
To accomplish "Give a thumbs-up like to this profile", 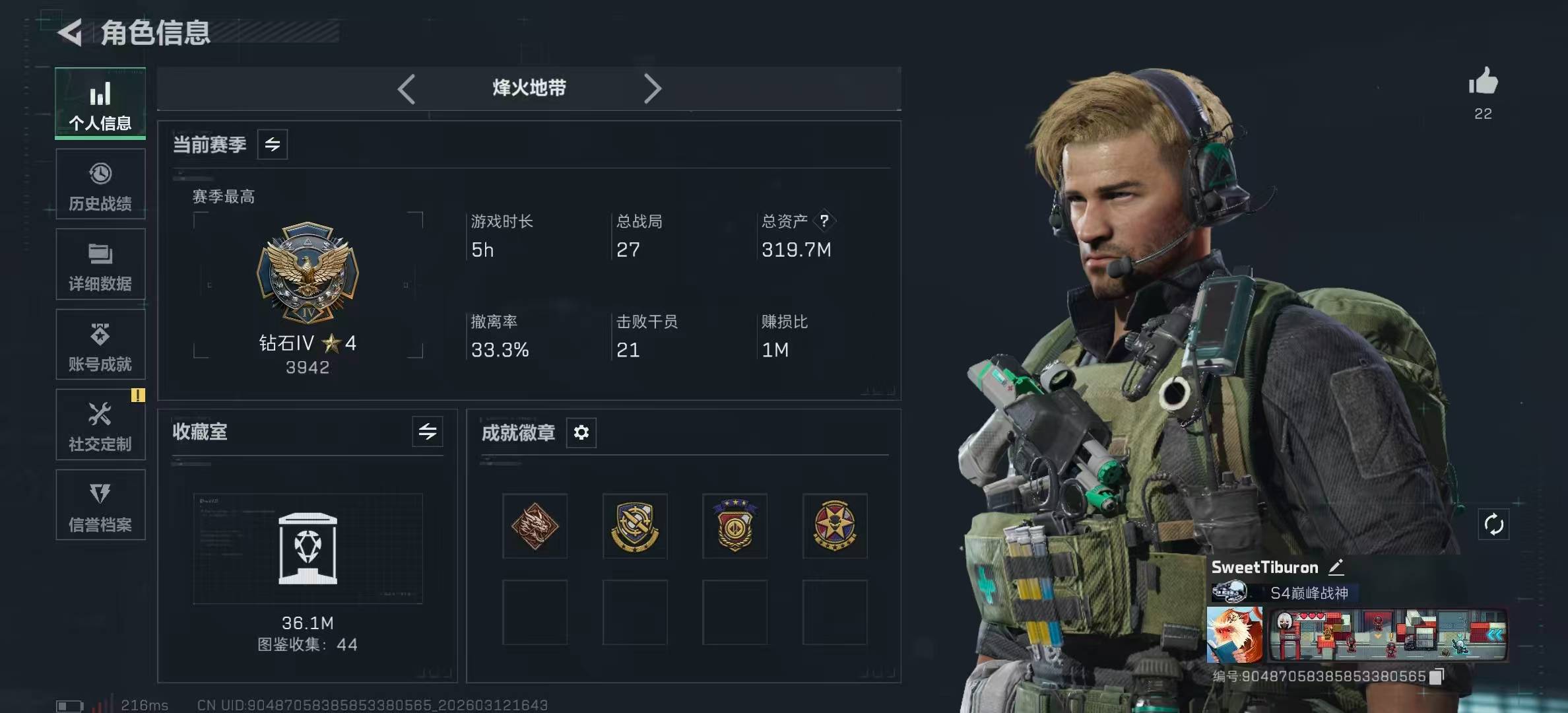I will [x=1483, y=82].
